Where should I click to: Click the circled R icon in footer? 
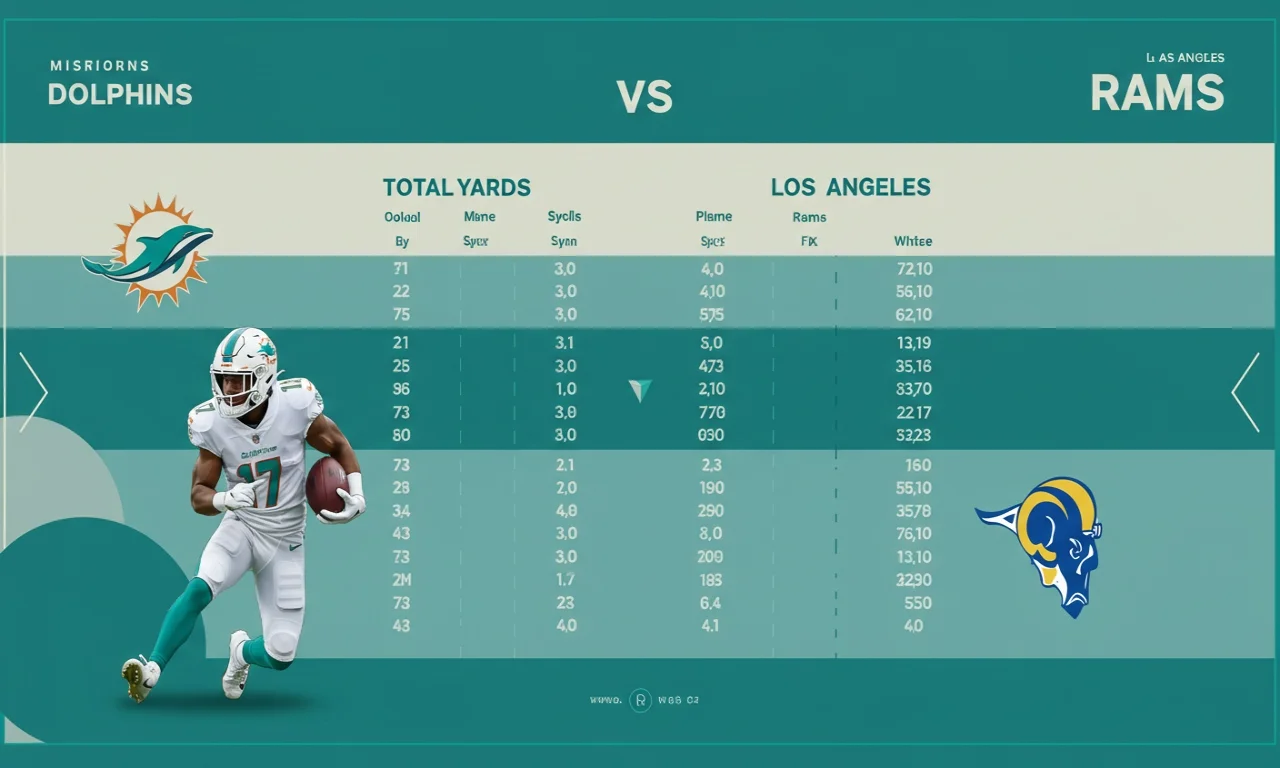click(x=640, y=701)
